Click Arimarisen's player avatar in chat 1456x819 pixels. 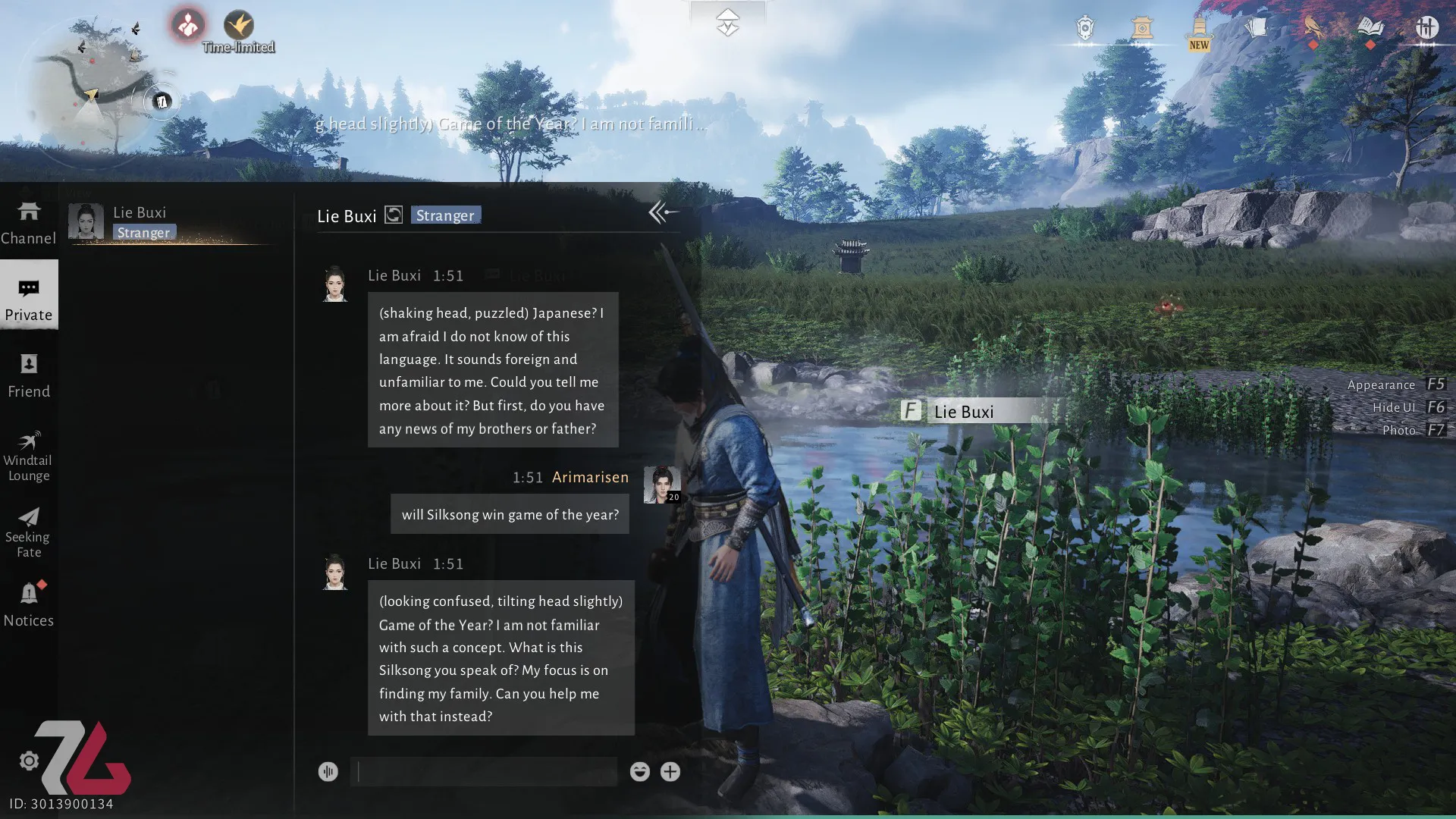point(661,485)
